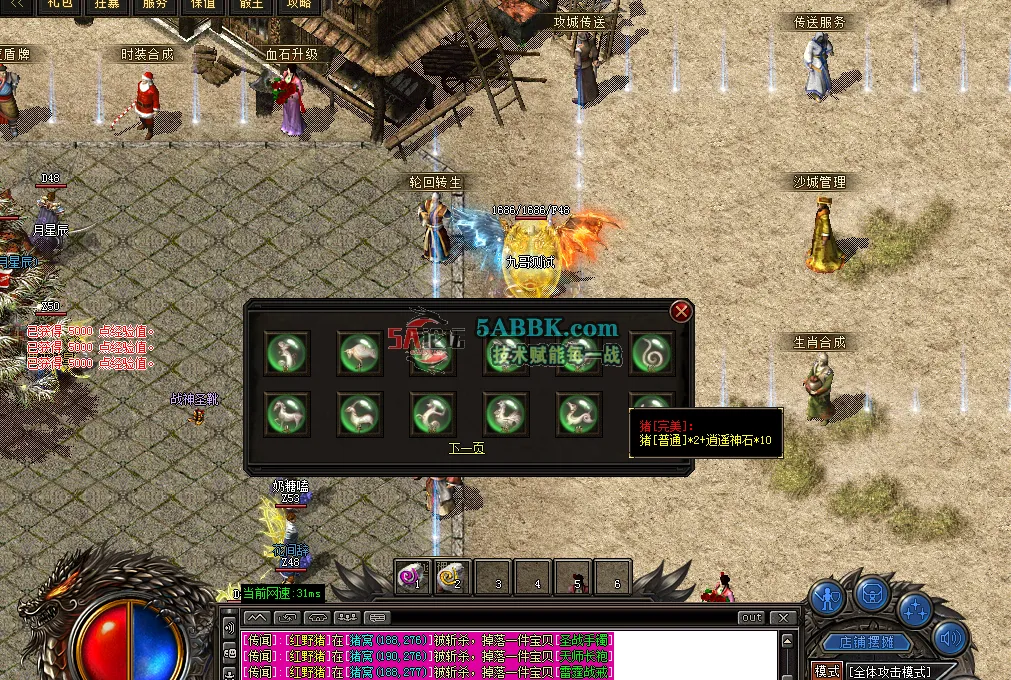
Task: Select the goat zodiac orb
Action: coord(360,414)
